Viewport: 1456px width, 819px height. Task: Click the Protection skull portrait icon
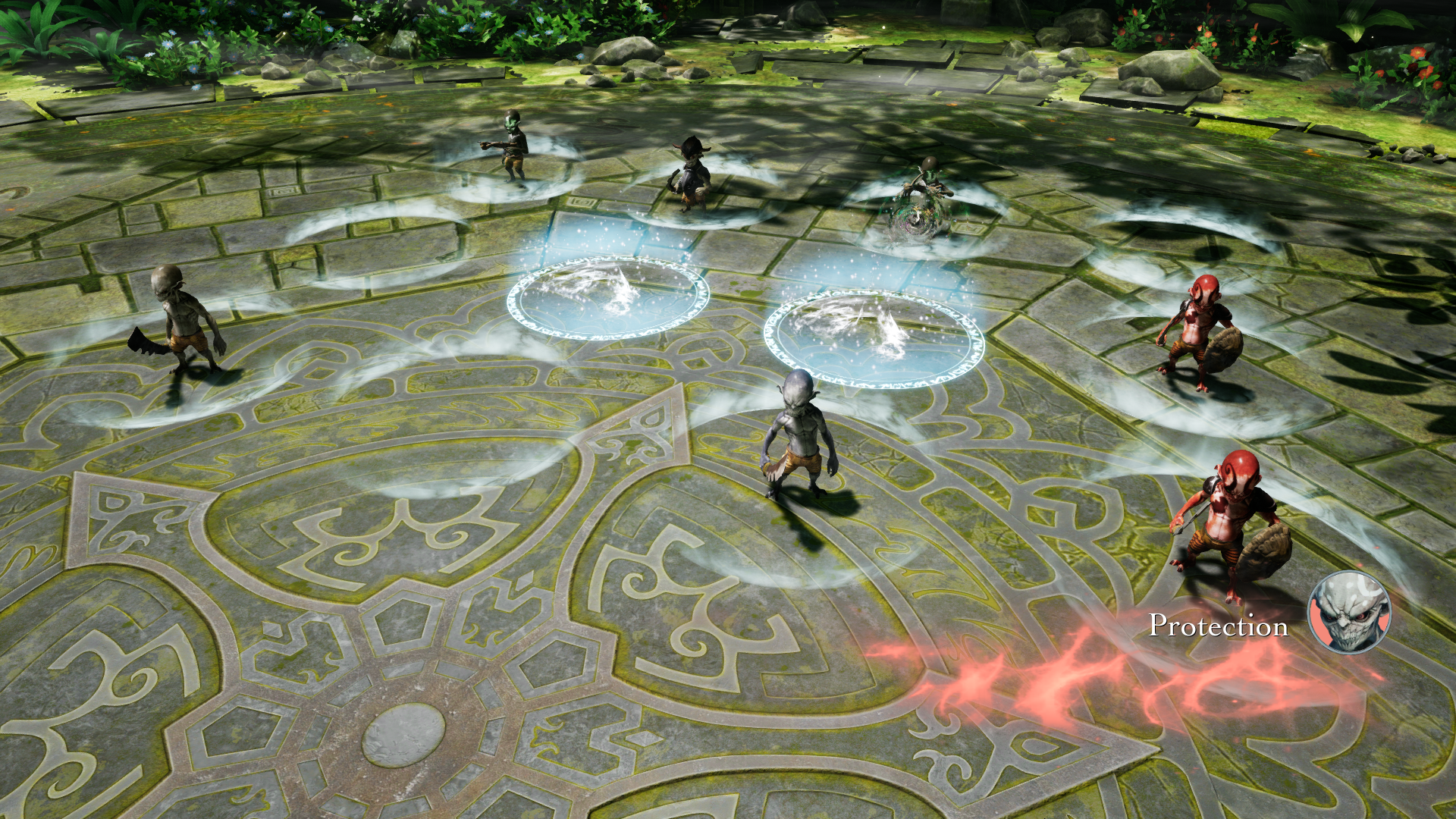(1350, 612)
